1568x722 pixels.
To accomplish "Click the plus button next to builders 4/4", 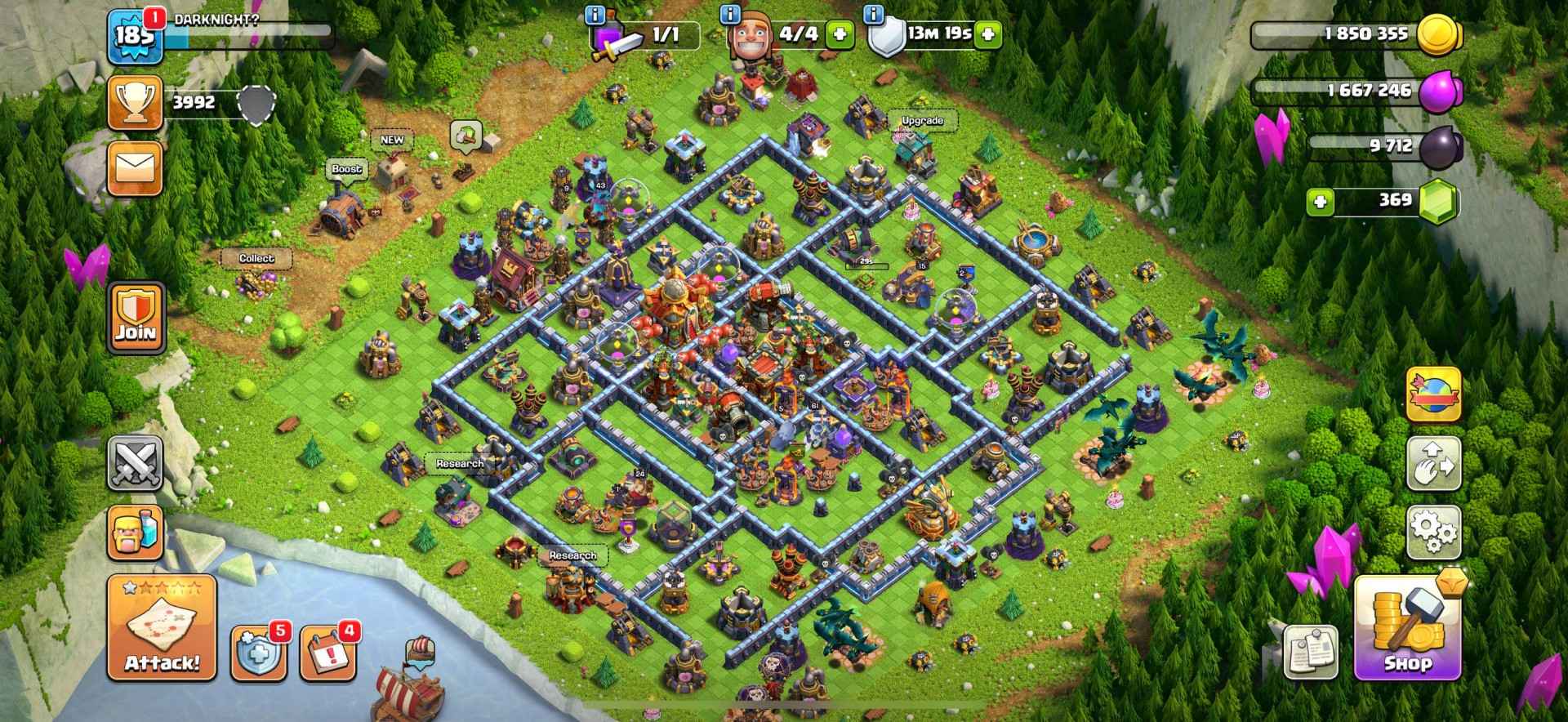I will click(x=839, y=34).
